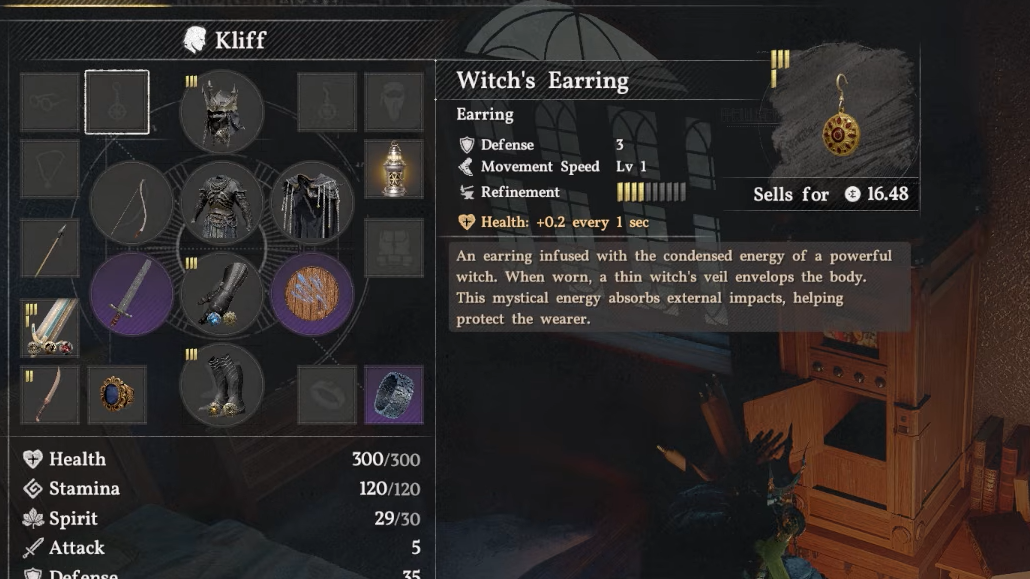The image size is (1030, 579).
Task: Select the equipped longsword slot
Action: (131, 294)
